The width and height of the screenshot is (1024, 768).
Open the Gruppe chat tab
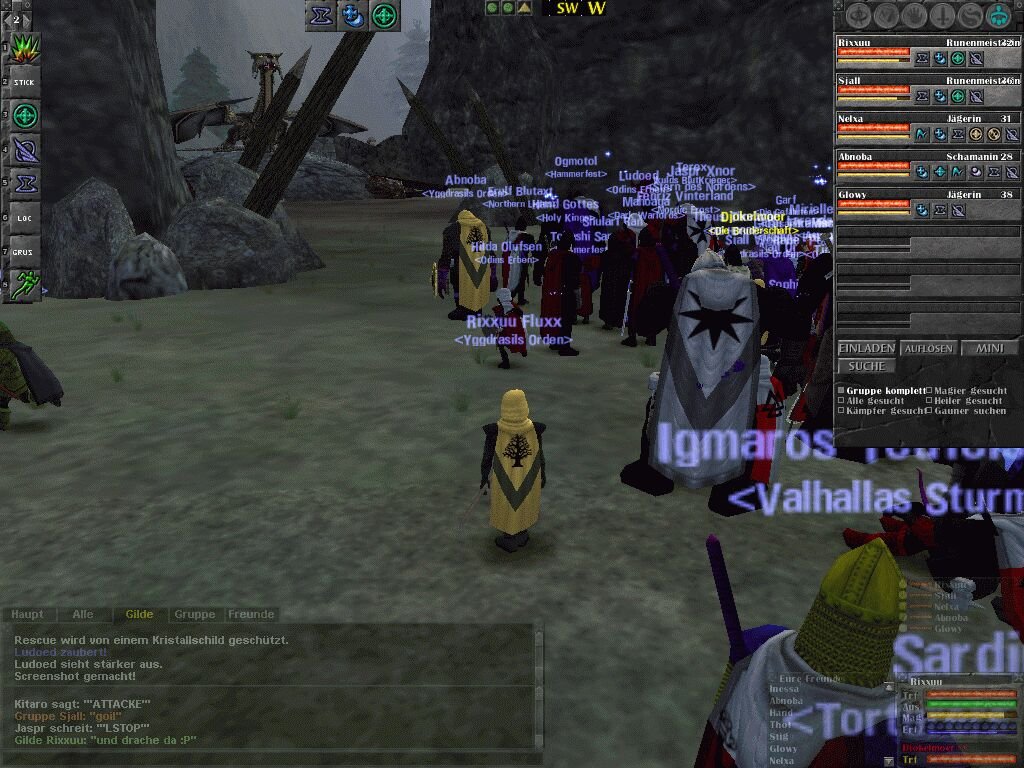[194, 614]
